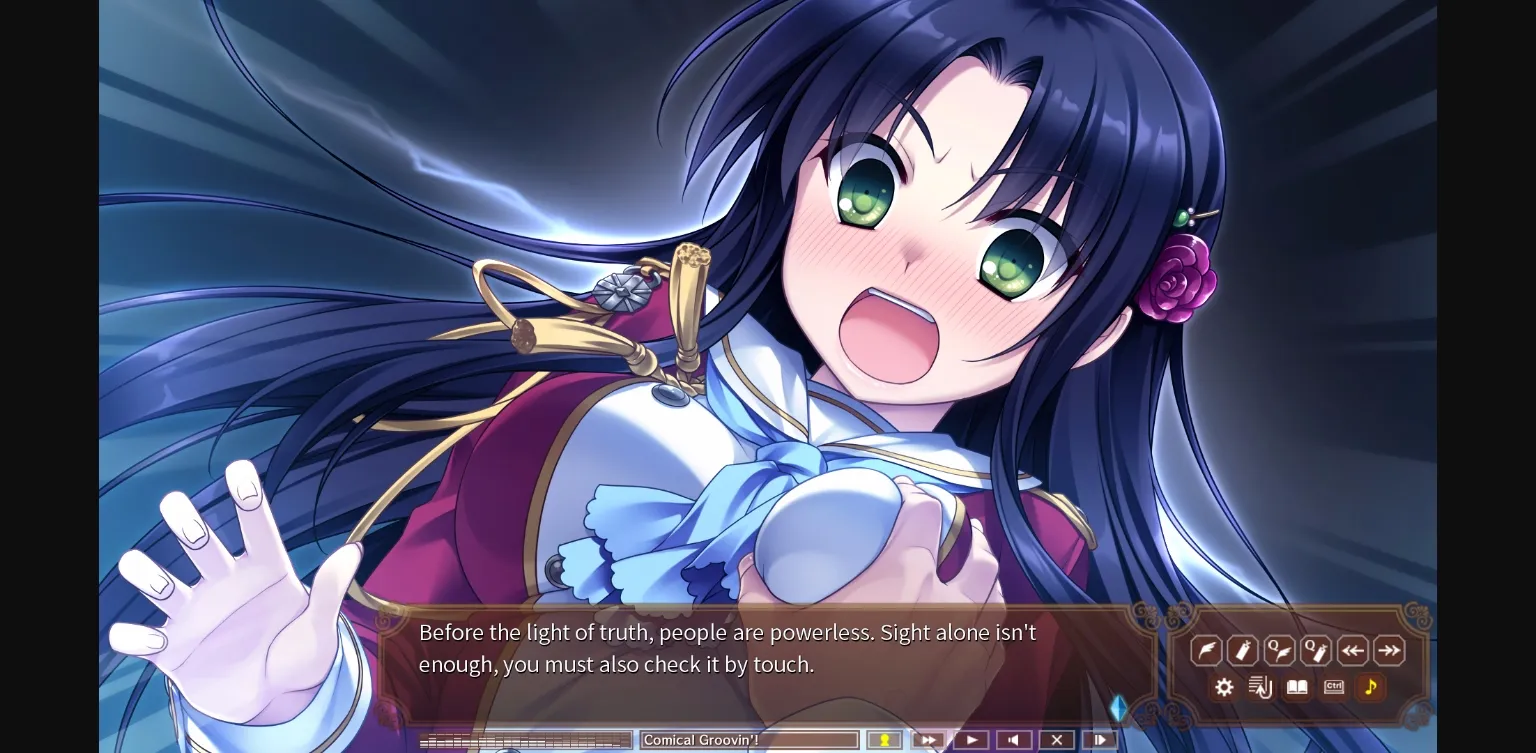Viewport: 1536px width, 753px height.
Task: Toggle Ctrl skip mode
Action: [1332, 687]
